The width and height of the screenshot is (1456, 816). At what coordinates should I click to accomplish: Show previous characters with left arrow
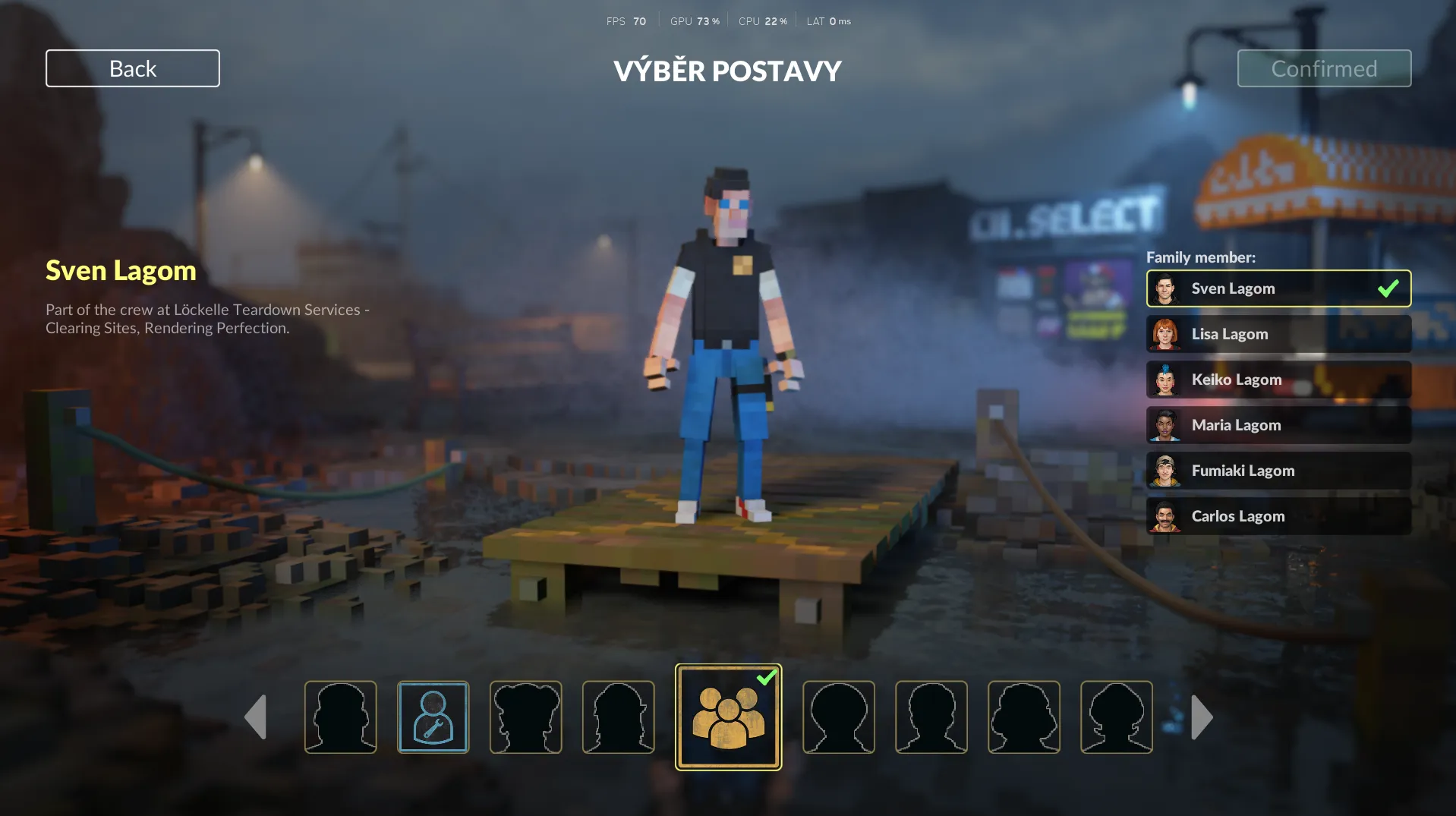click(x=256, y=717)
